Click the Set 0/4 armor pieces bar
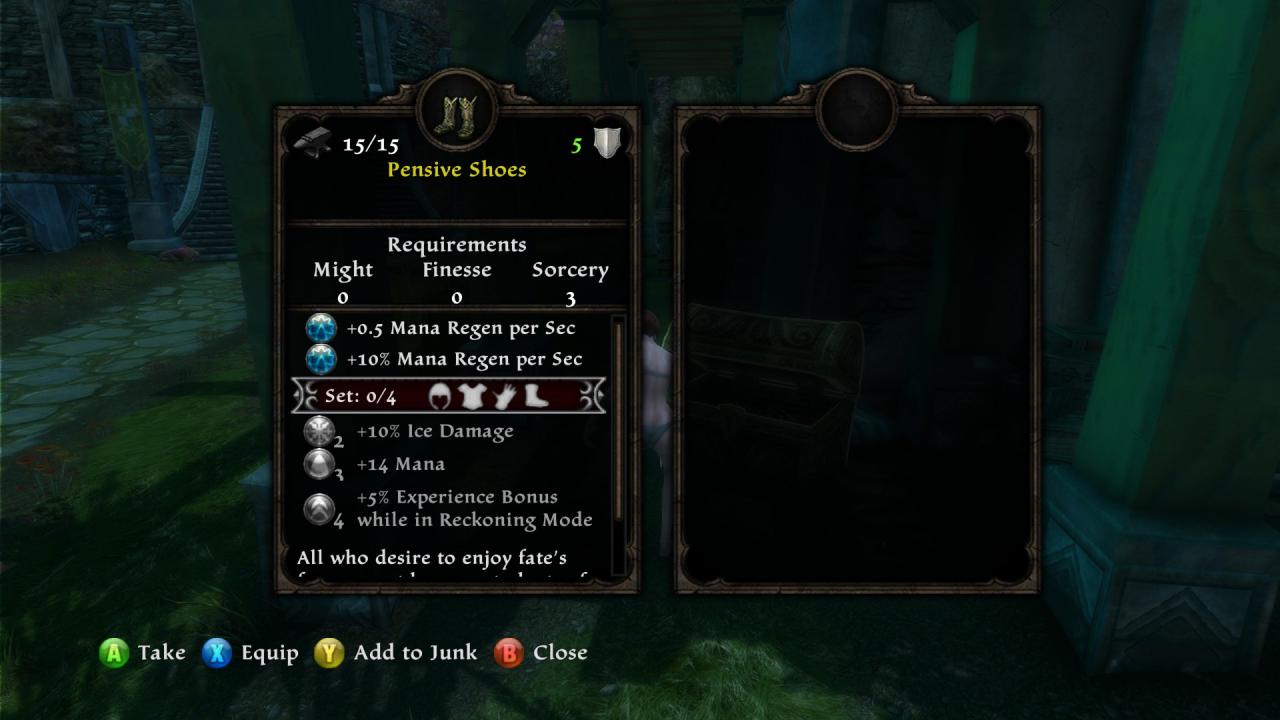This screenshot has width=1280, height=720. click(x=448, y=396)
